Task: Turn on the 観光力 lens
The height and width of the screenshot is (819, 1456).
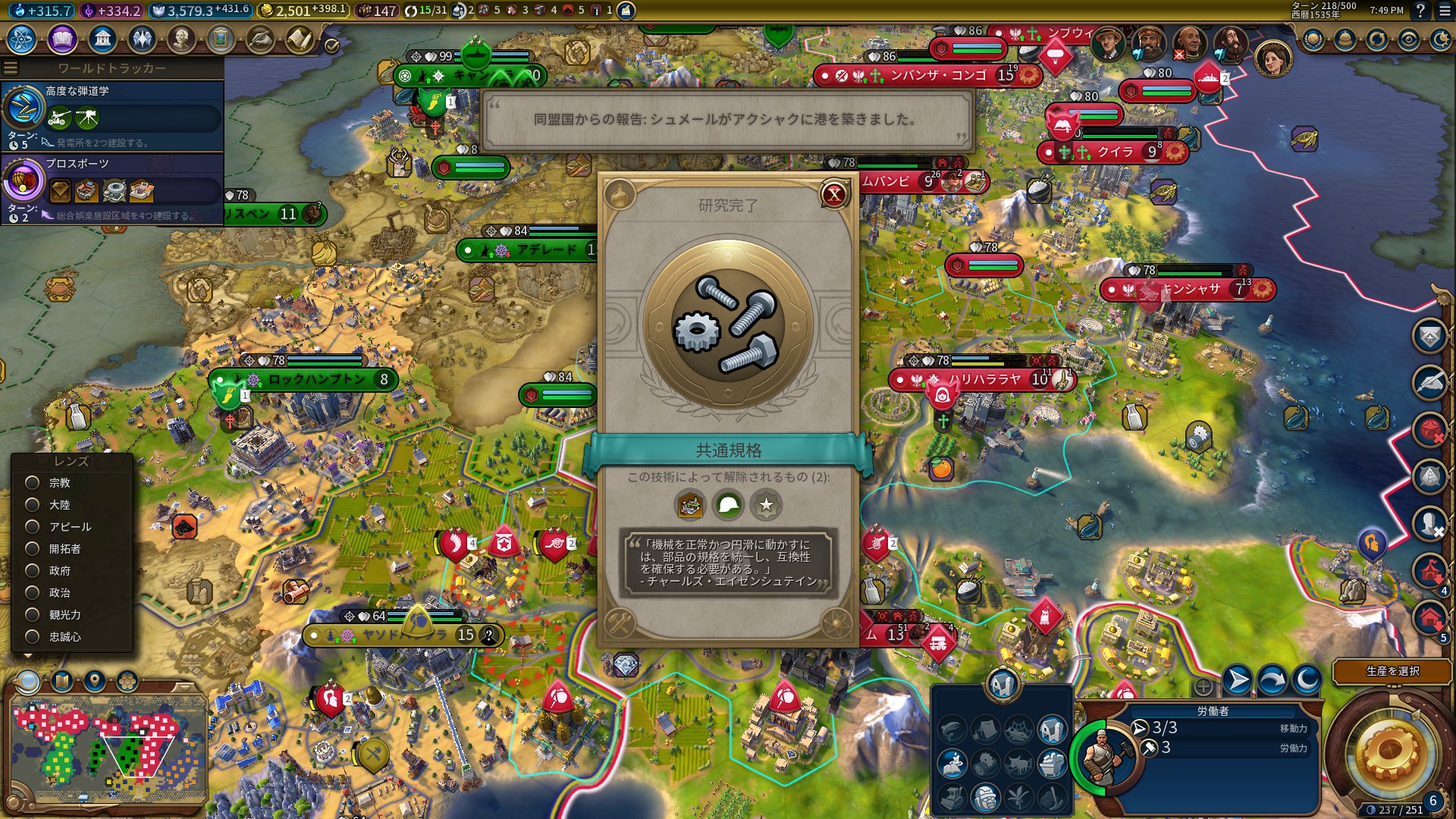Action: pyautogui.click(x=33, y=615)
